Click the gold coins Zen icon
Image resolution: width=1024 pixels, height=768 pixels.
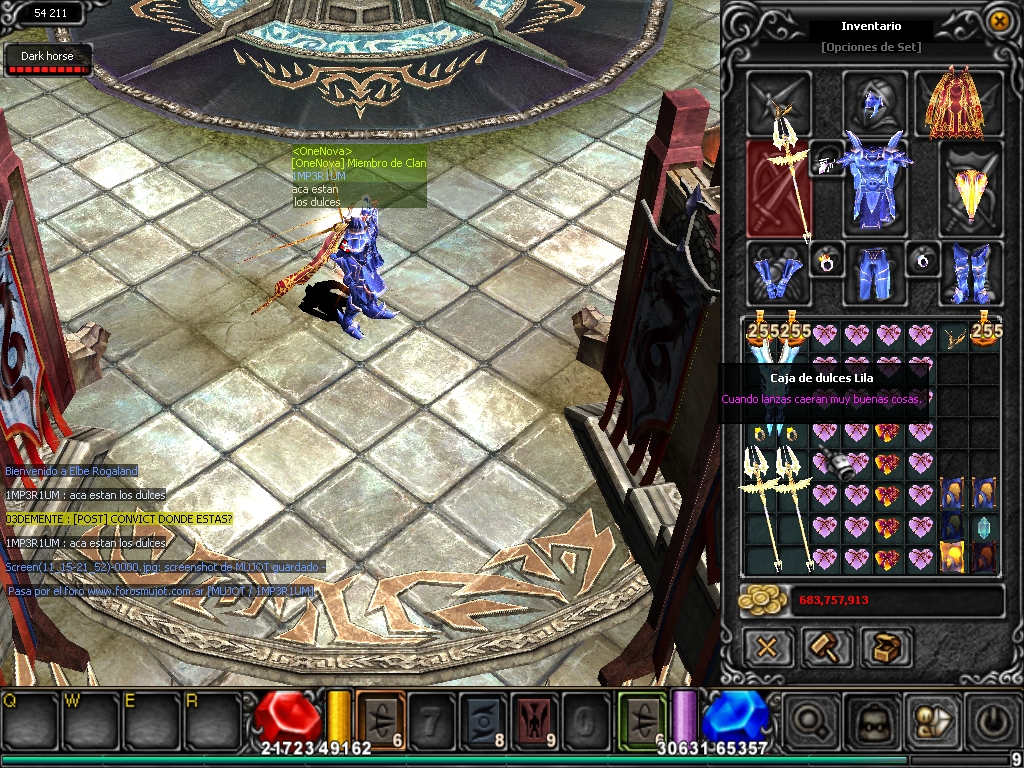pos(765,600)
